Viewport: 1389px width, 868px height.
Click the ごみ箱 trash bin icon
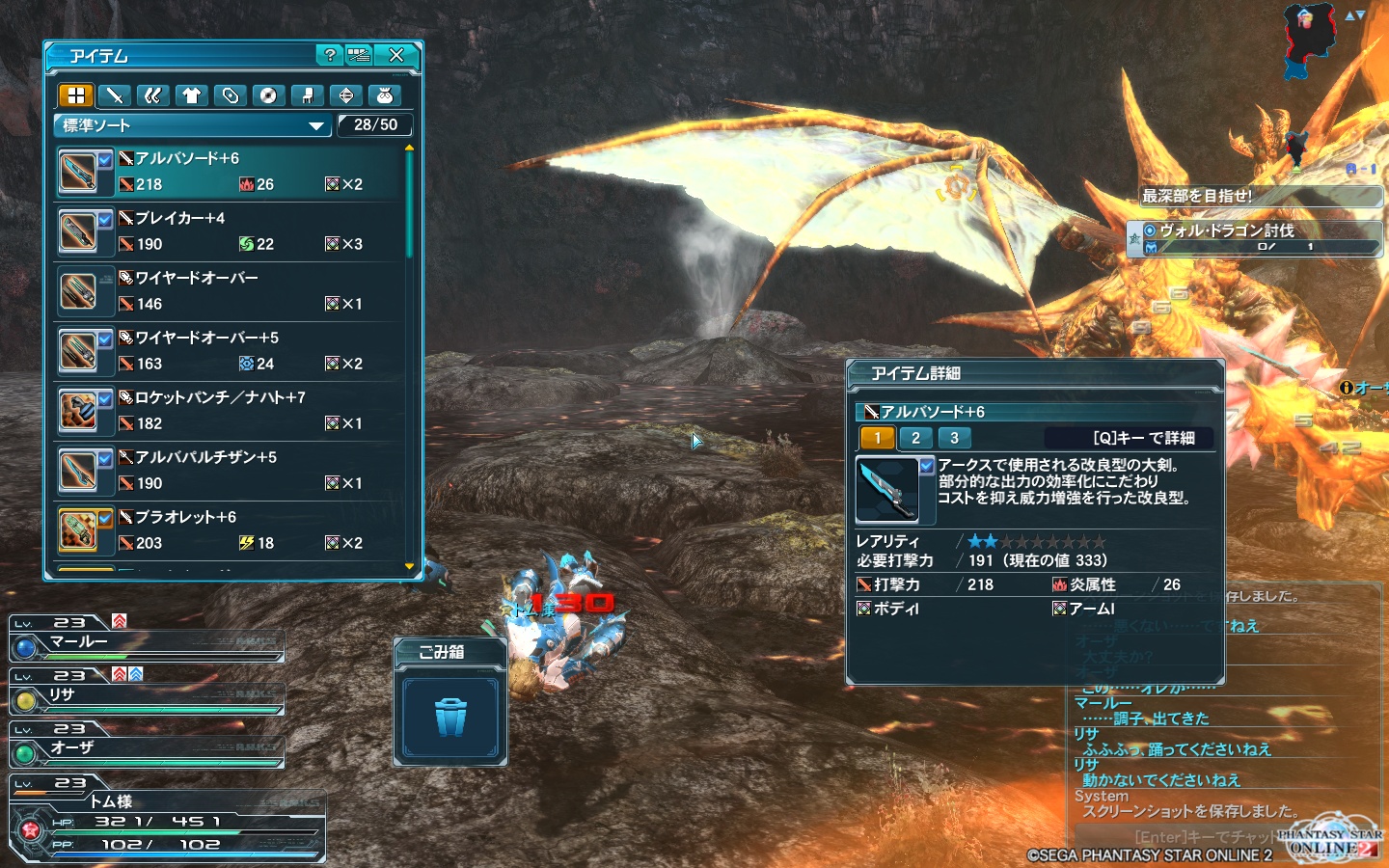pos(450,718)
